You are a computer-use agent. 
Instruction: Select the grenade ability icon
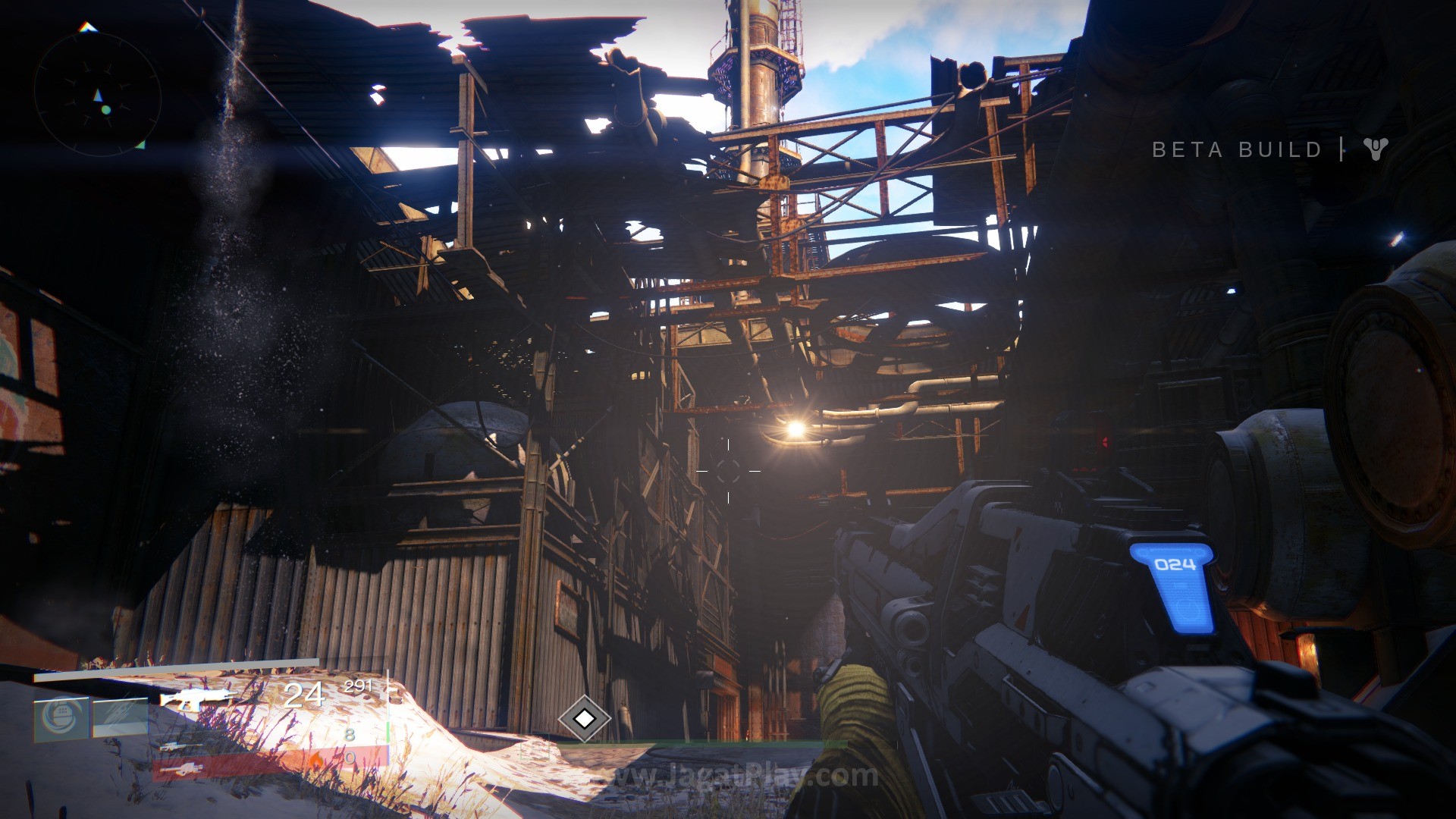coord(61,717)
